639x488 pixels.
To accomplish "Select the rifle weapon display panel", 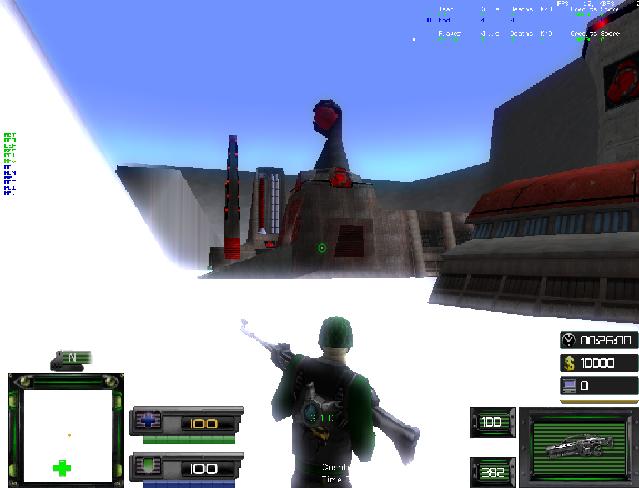I will 577,447.
